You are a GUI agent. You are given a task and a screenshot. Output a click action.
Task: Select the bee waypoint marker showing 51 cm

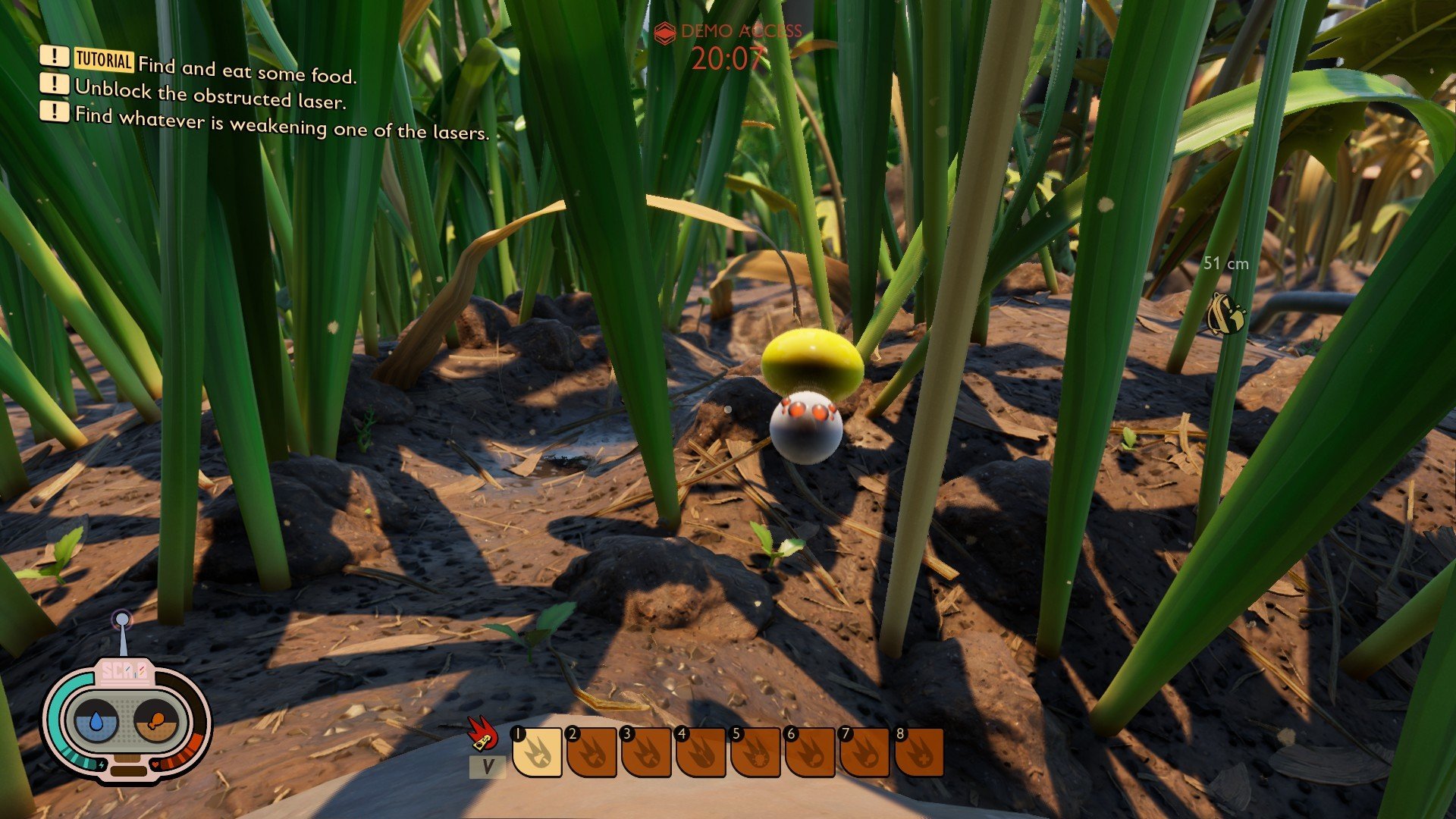click(x=1225, y=313)
